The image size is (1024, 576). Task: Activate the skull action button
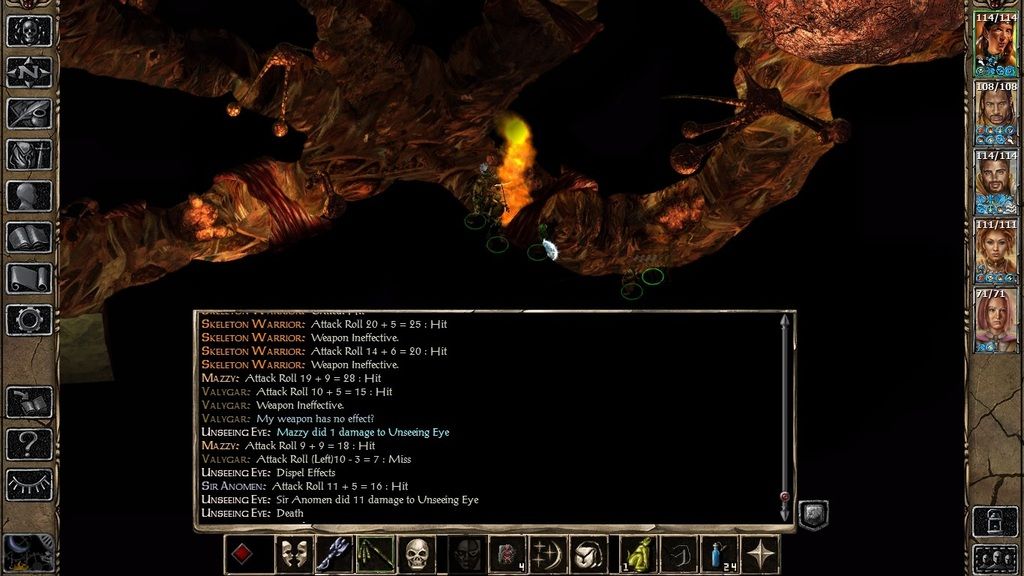coord(417,554)
